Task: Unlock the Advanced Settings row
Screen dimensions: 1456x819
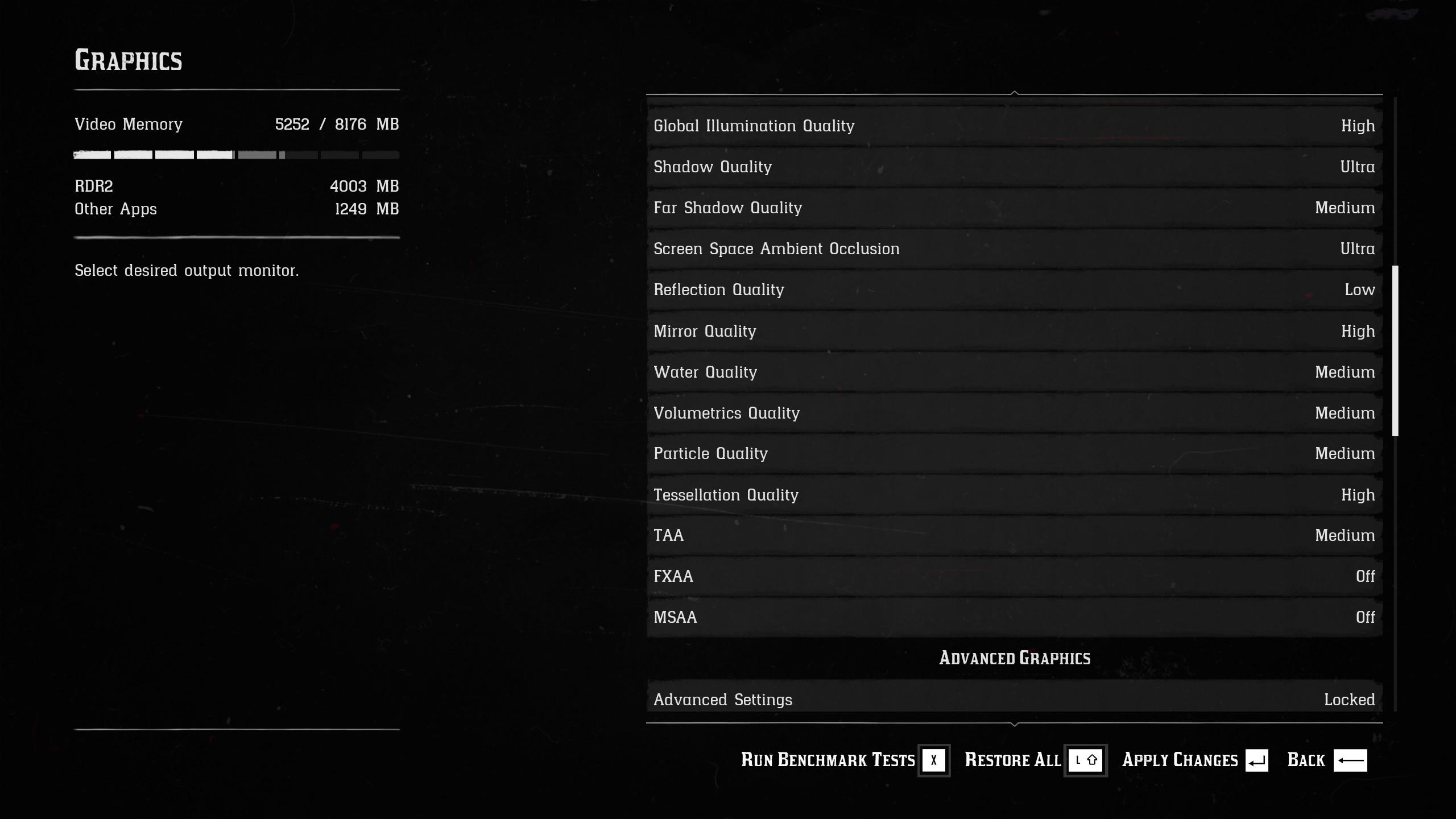Action: 1014,699
